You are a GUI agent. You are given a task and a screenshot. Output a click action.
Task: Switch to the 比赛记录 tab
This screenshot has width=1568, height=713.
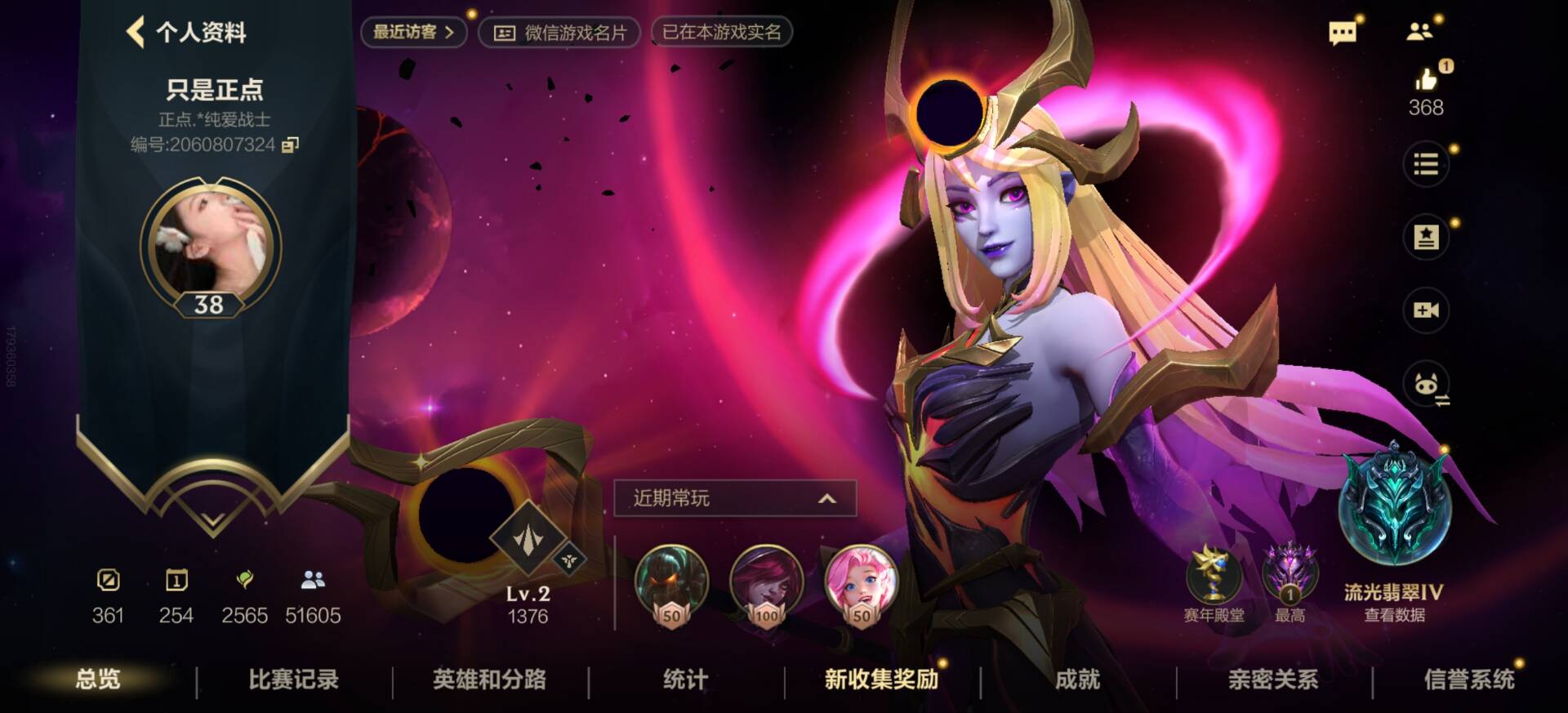293,680
